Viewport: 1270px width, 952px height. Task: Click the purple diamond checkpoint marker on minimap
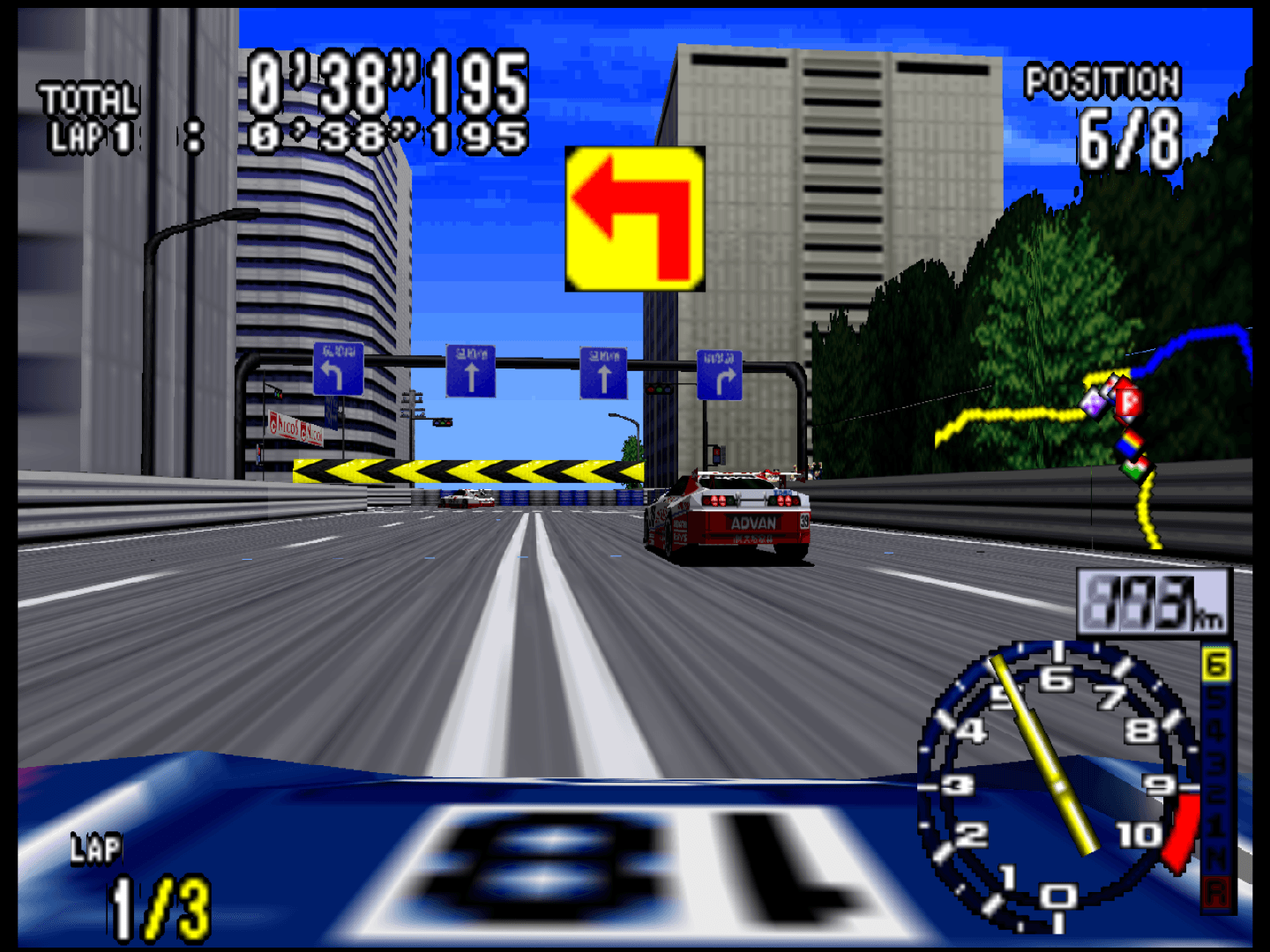tap(1094, 405)
